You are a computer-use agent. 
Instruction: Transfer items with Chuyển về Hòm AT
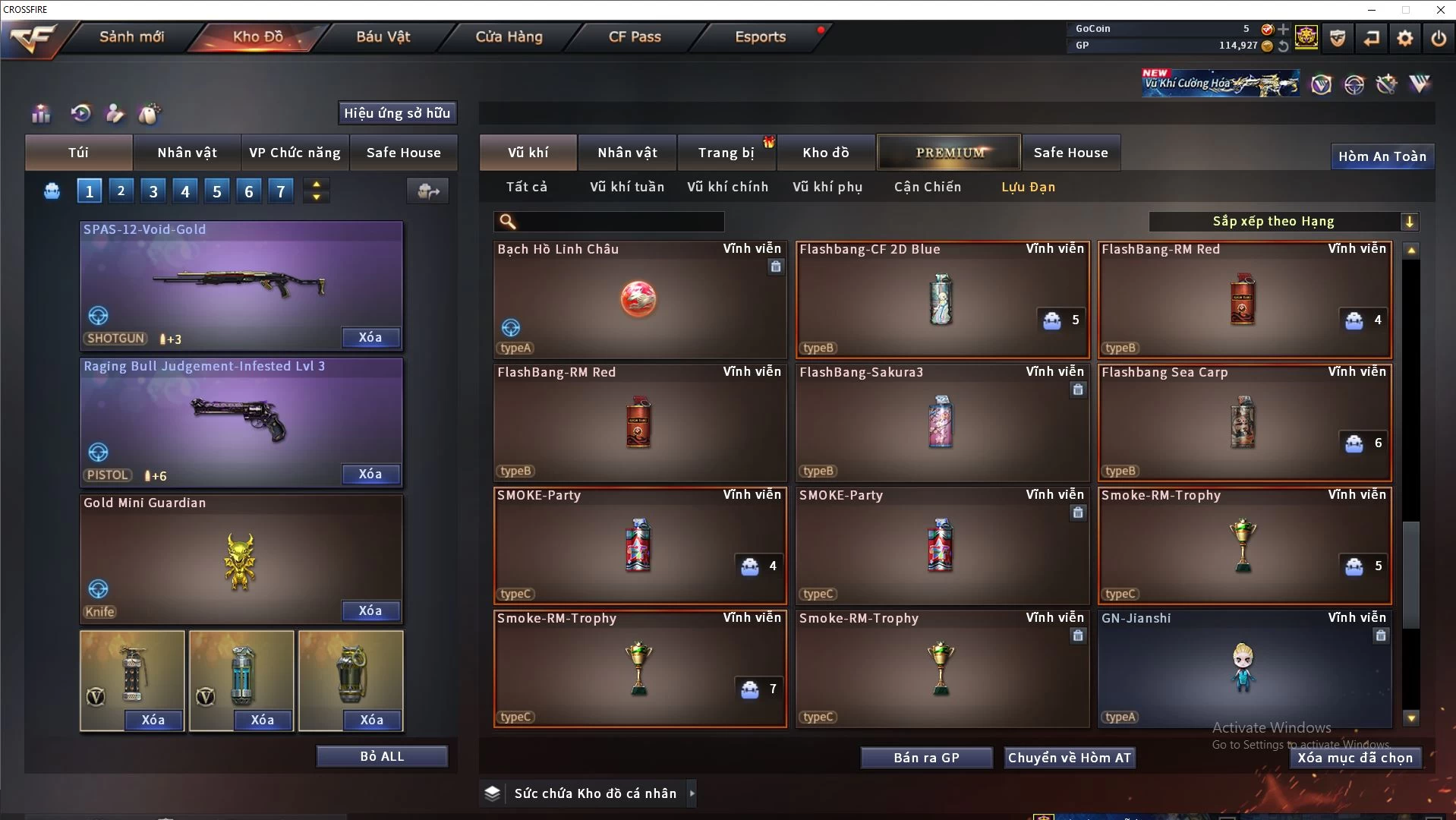coord(1069,758)
